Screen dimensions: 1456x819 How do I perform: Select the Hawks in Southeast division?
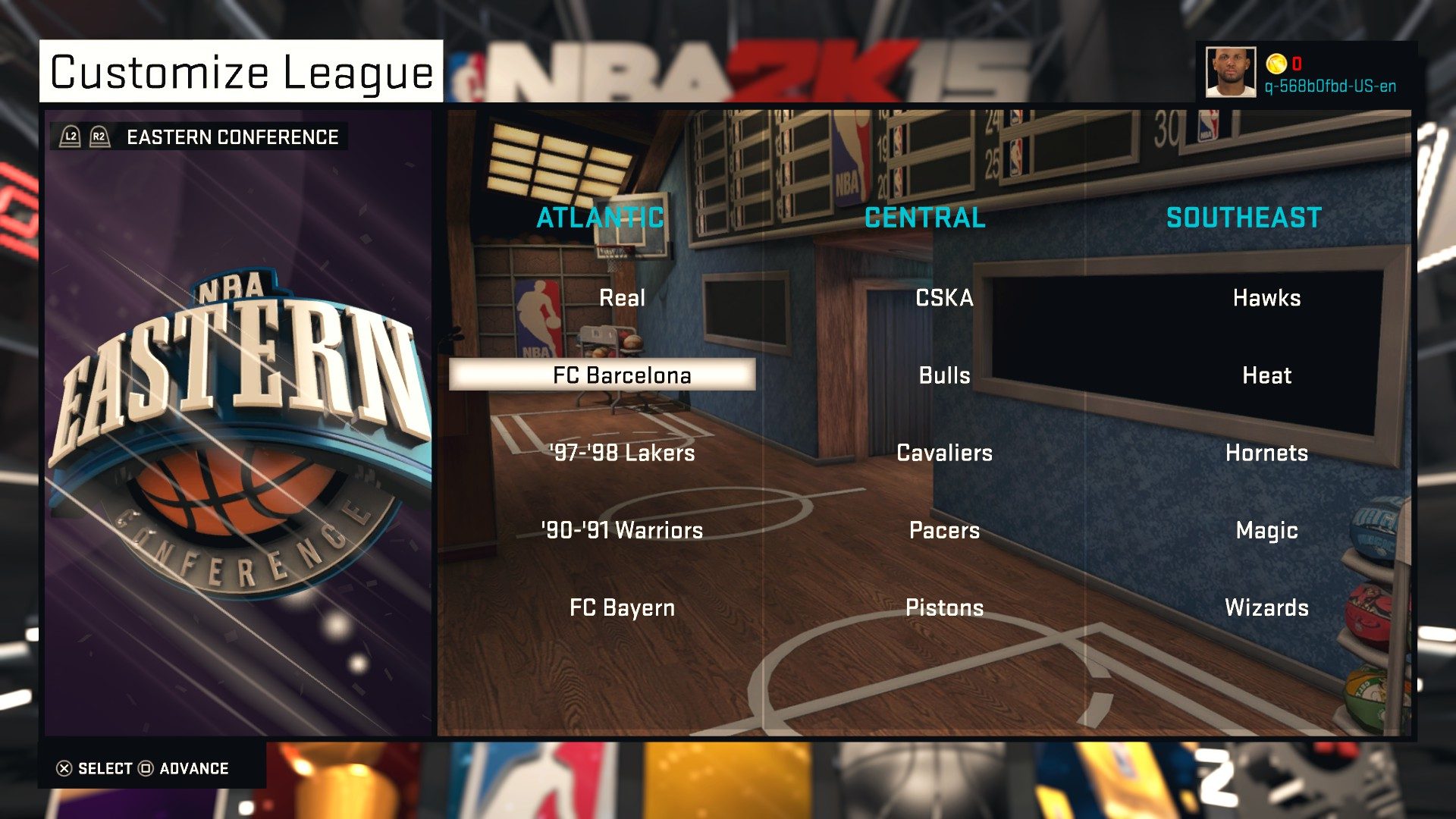tap(1269, 298)
